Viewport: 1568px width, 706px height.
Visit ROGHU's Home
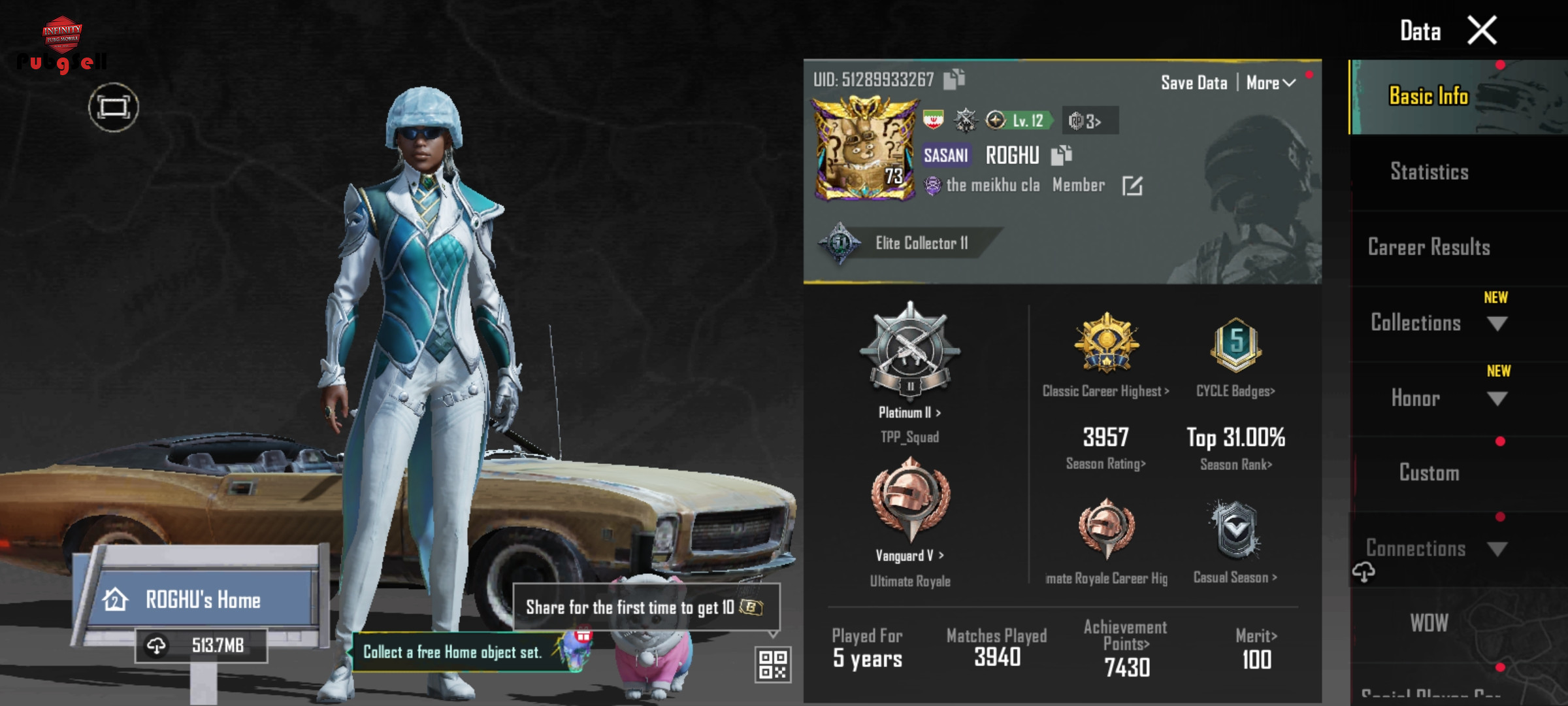pyautogui.click(x=203, y=599)
